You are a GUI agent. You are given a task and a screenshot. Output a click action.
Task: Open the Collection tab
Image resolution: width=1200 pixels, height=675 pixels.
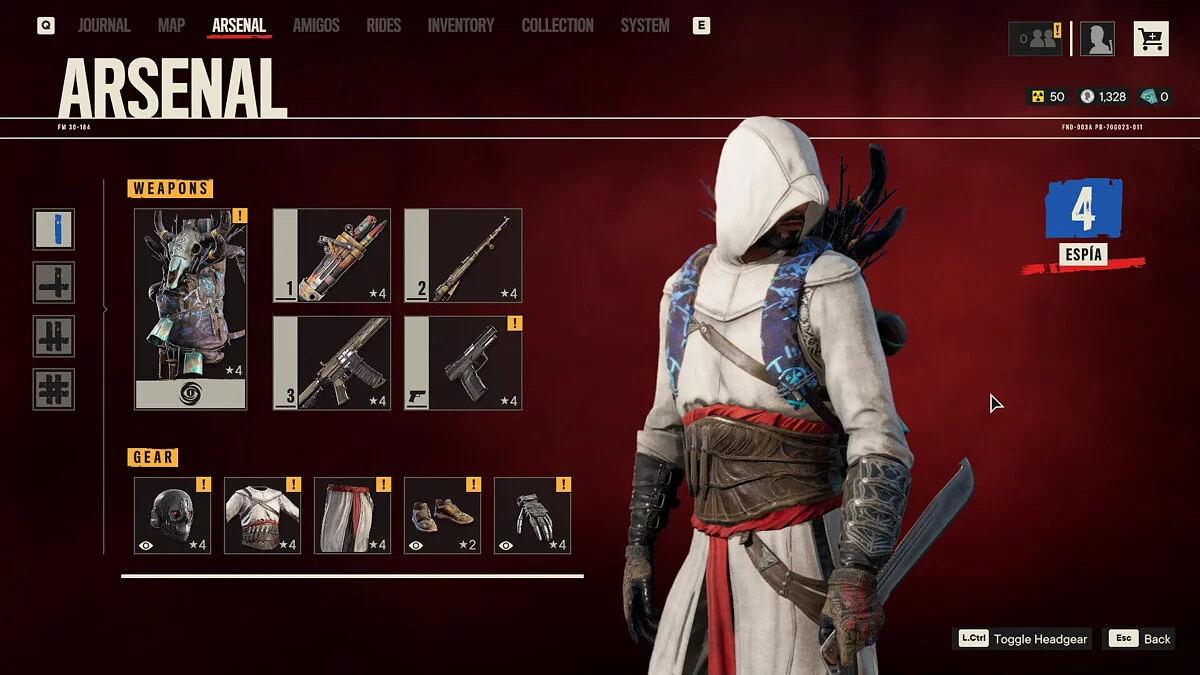pos(557,26)
